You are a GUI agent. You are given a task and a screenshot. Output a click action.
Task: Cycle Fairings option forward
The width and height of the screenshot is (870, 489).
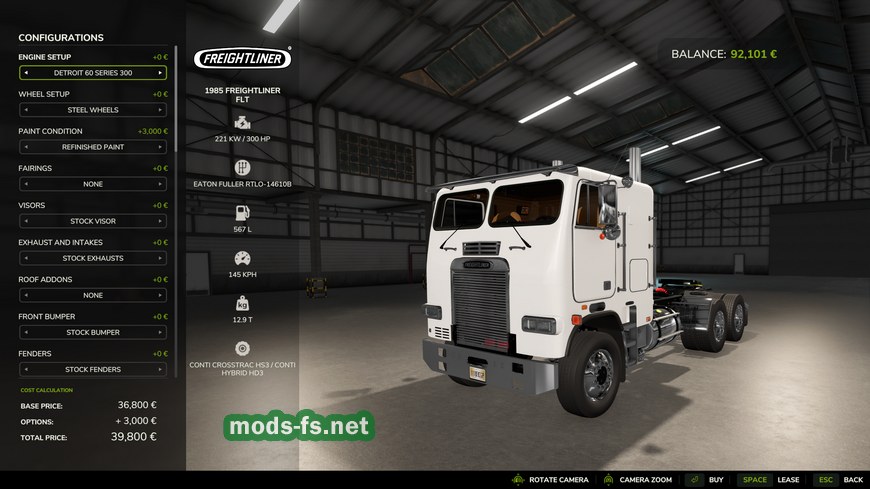160,184
